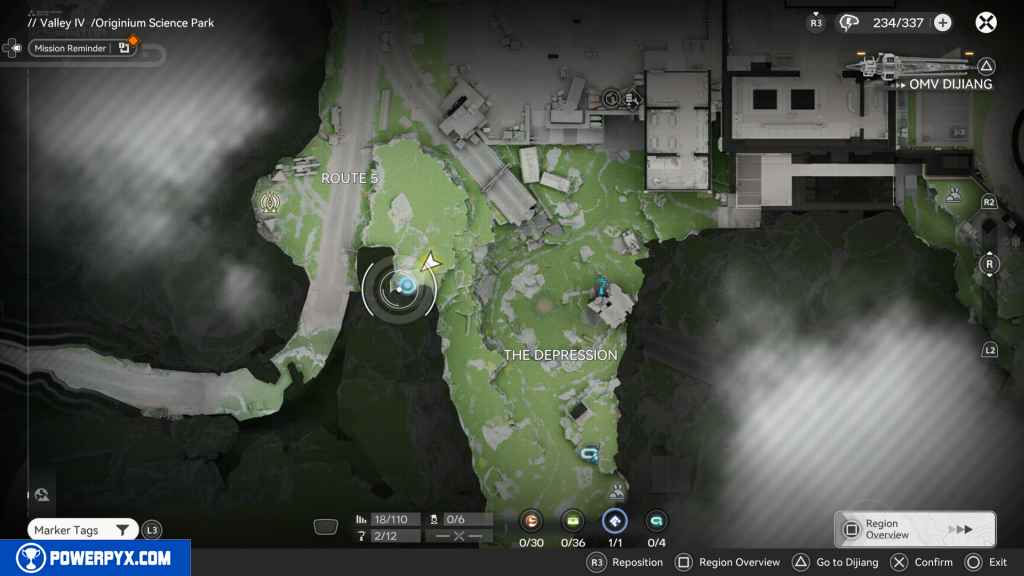Open the Marker Tags filter
1024x576 pixels.
coord(82,530)
